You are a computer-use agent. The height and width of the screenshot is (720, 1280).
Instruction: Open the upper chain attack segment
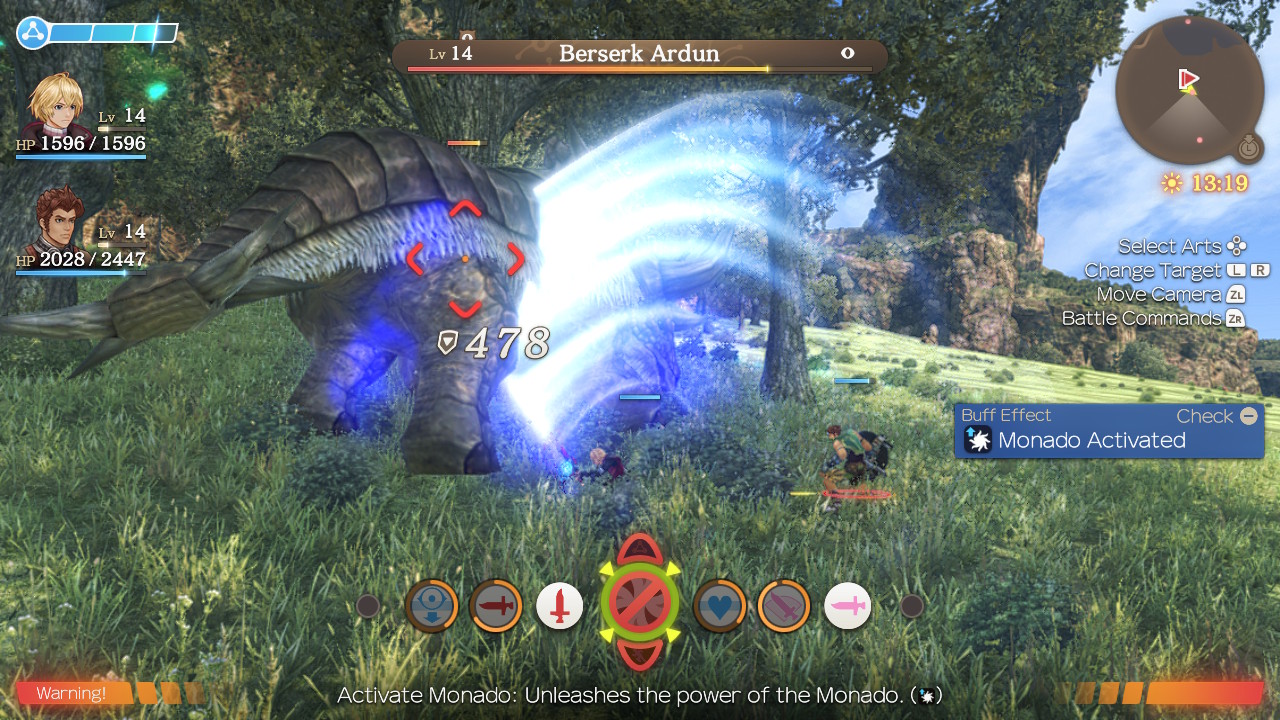tap(639, 549)
